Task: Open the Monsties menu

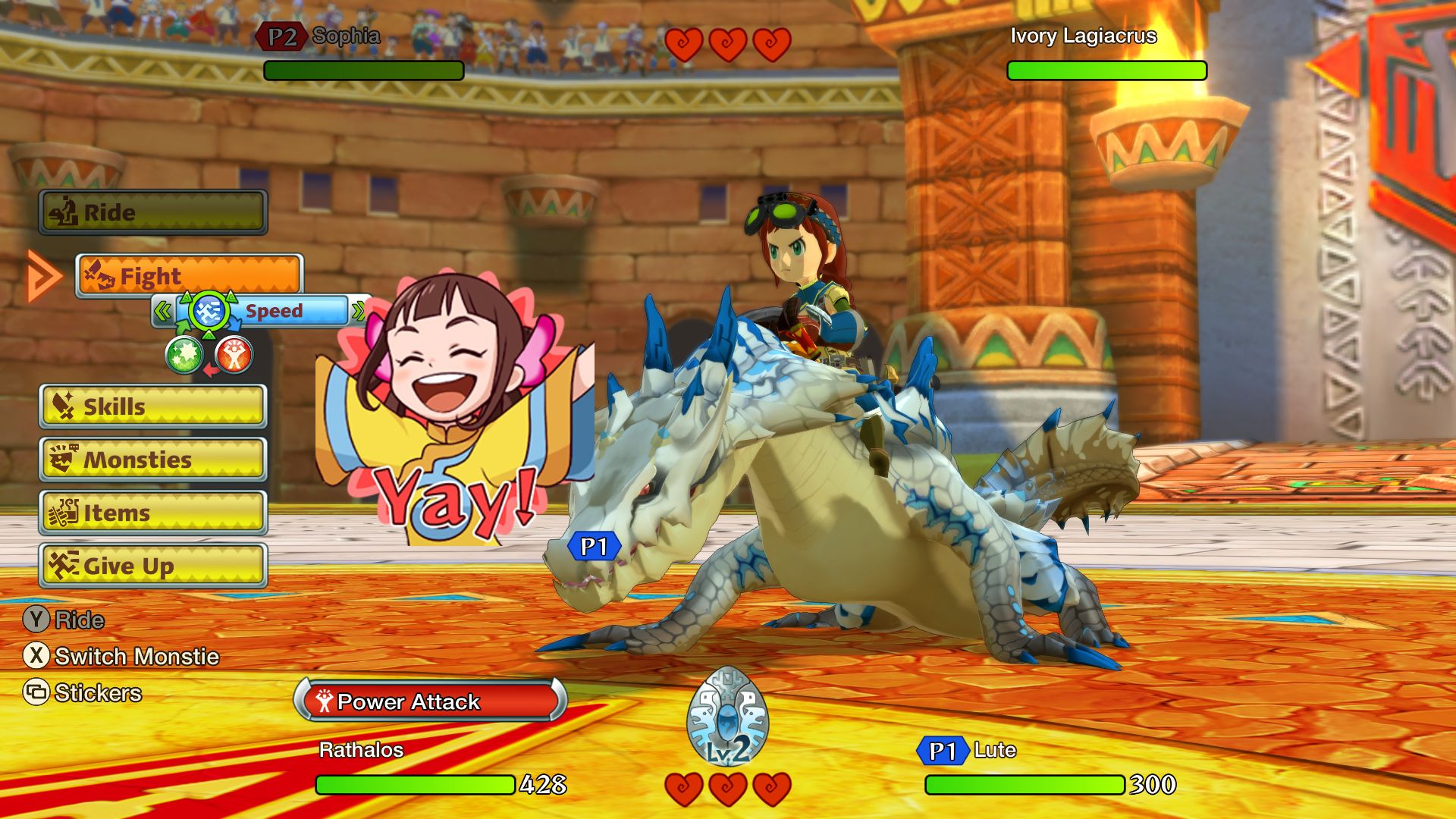Action: tap(153, 460)
